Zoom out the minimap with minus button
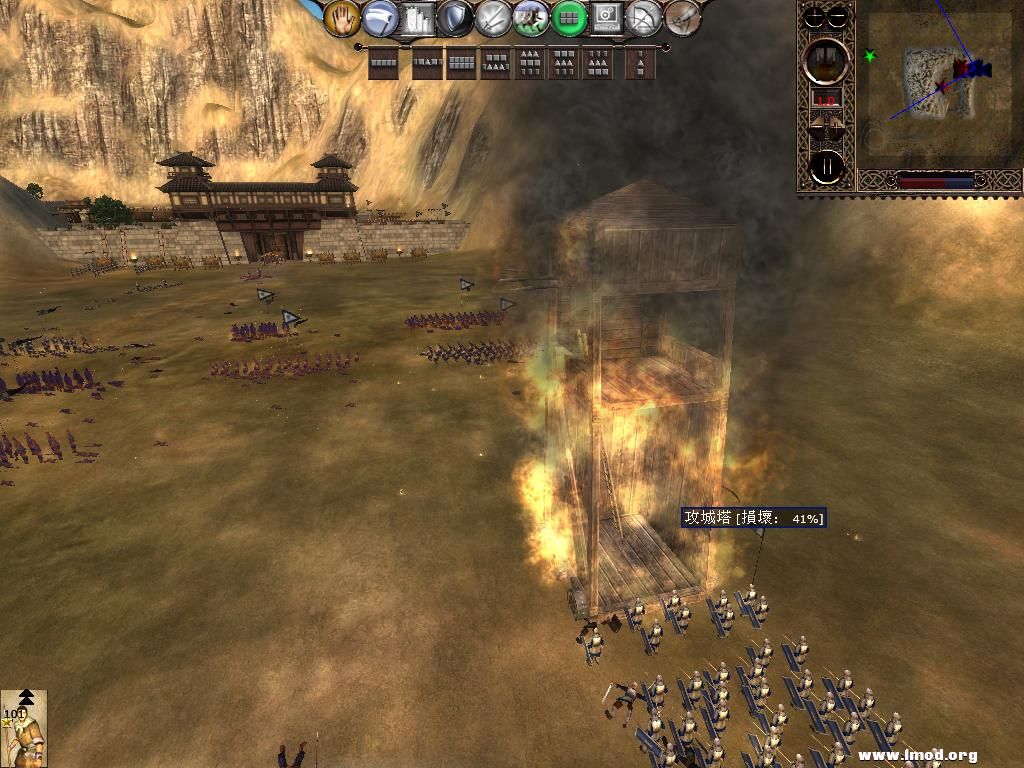1024x768 pixels. 838,16
